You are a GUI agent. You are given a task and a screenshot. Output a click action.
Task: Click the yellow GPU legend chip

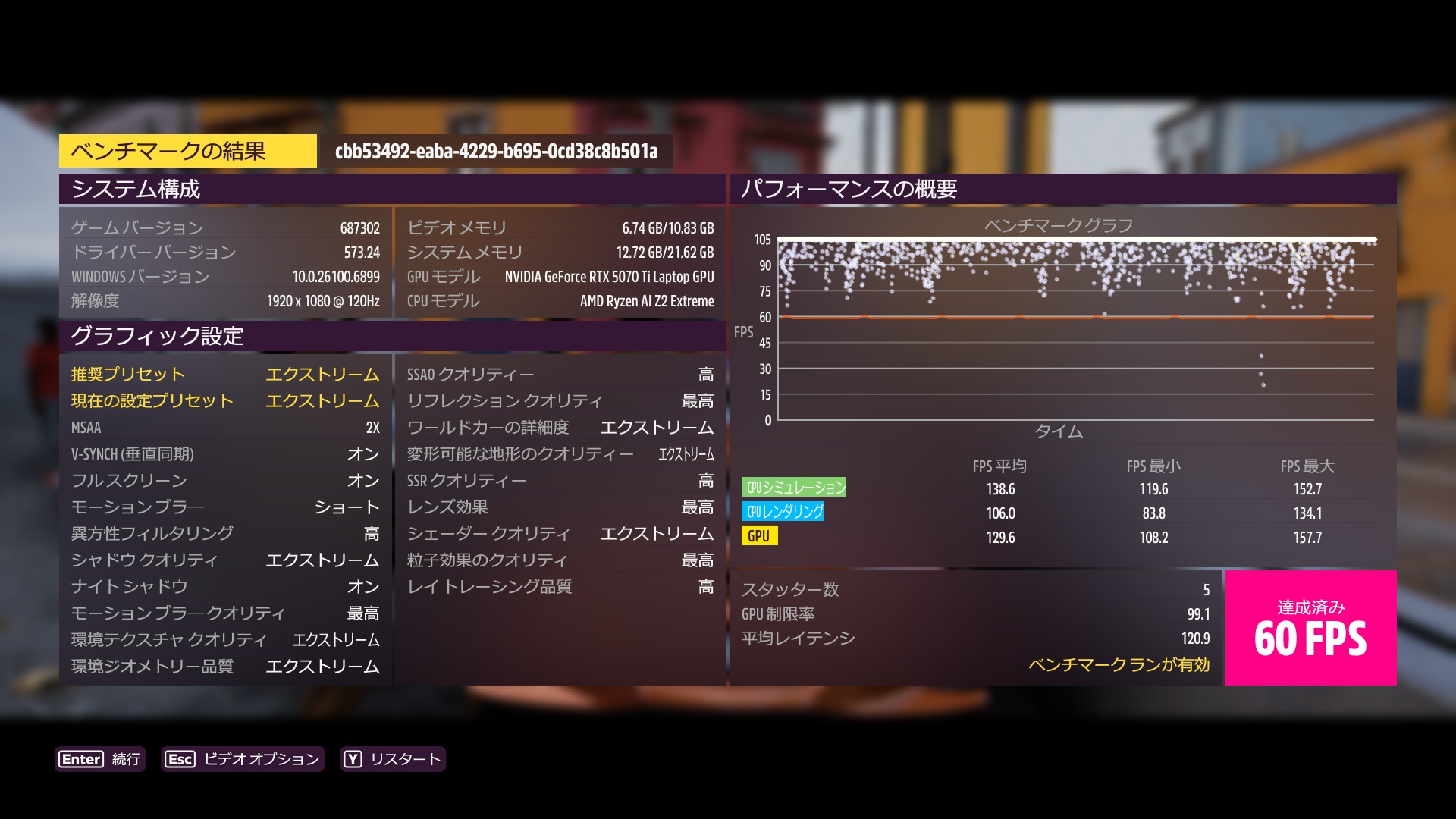tap(761, 535)
